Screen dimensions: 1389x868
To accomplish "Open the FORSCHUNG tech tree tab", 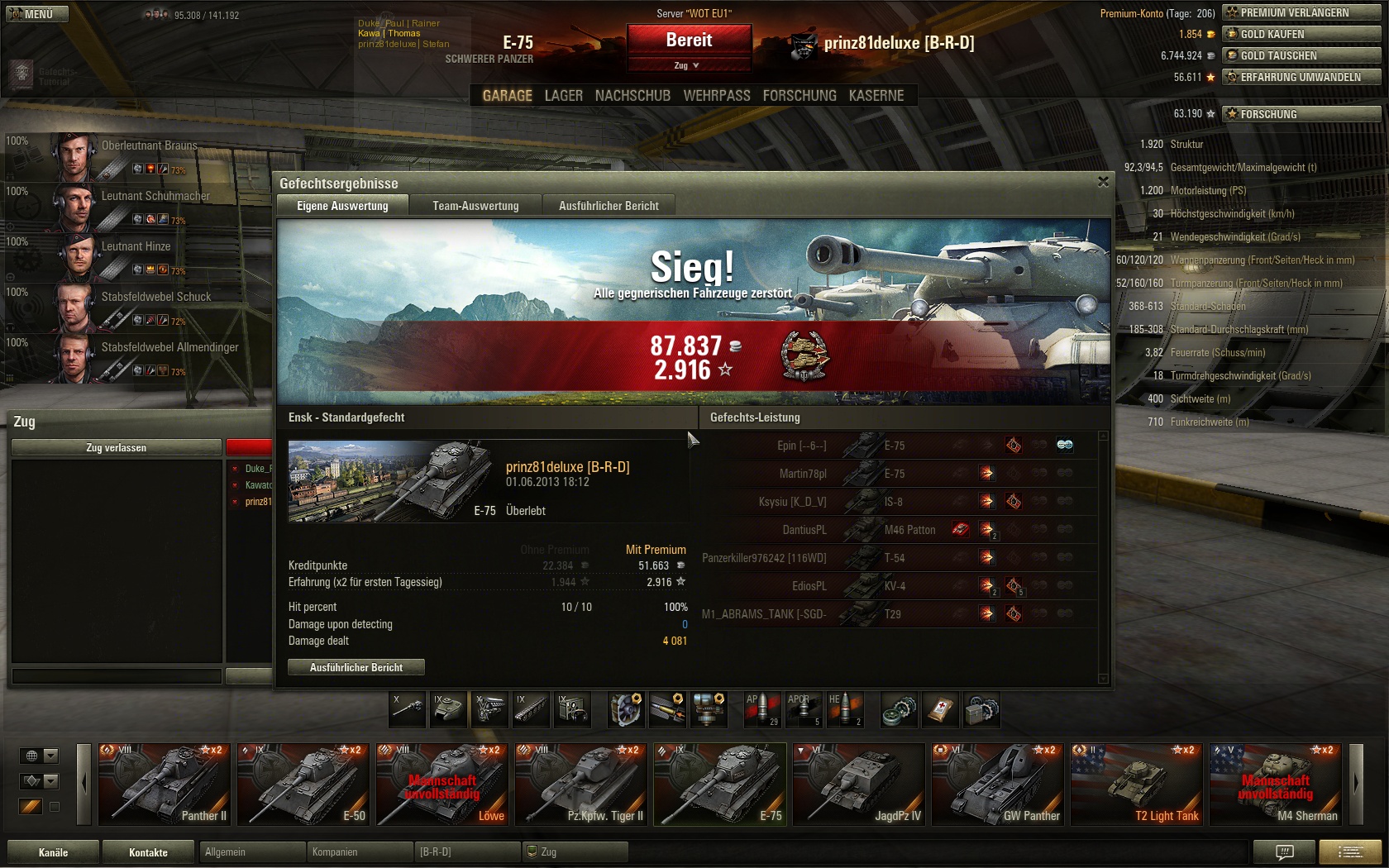I will pyautogui.click(x=799, y=96).
